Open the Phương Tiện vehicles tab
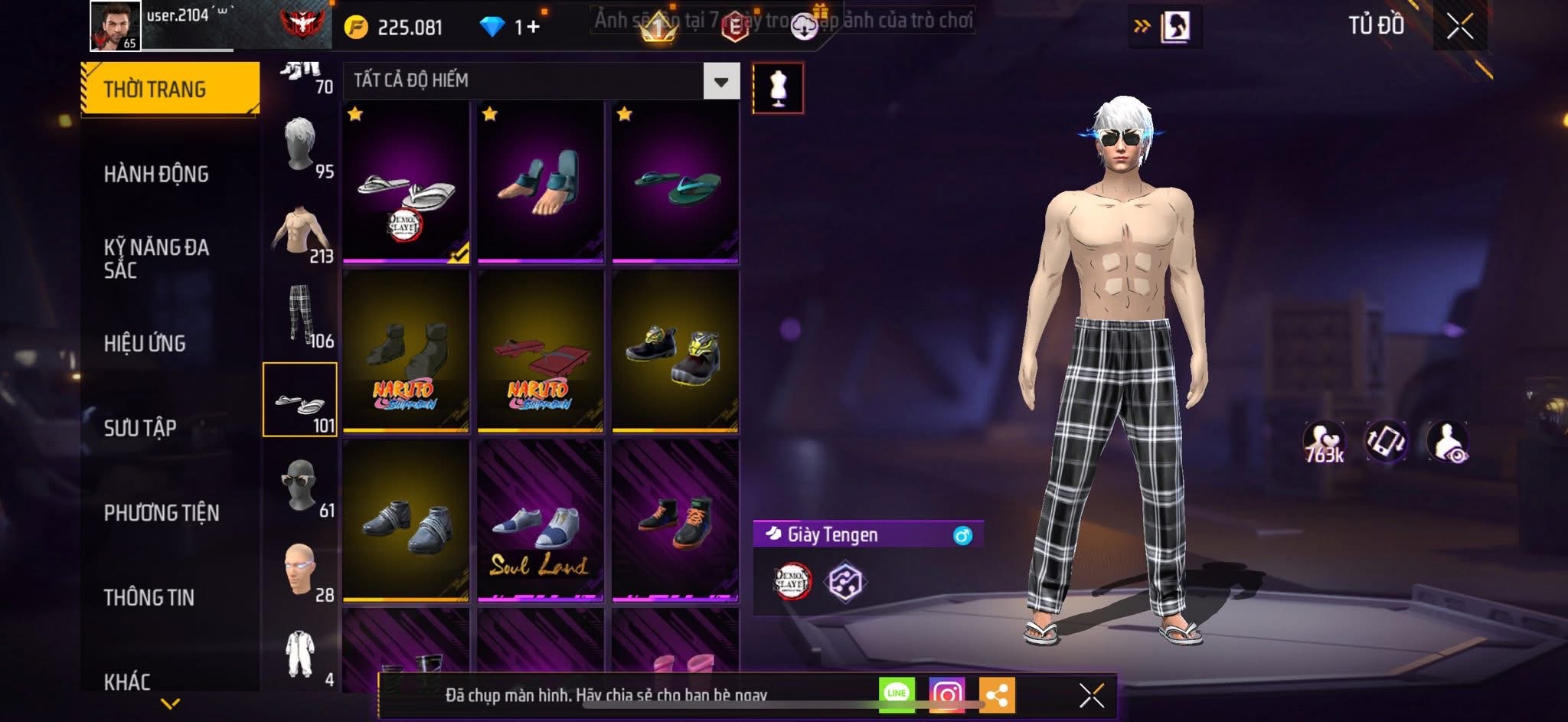The image size is (1568, 722). (162, 512)
